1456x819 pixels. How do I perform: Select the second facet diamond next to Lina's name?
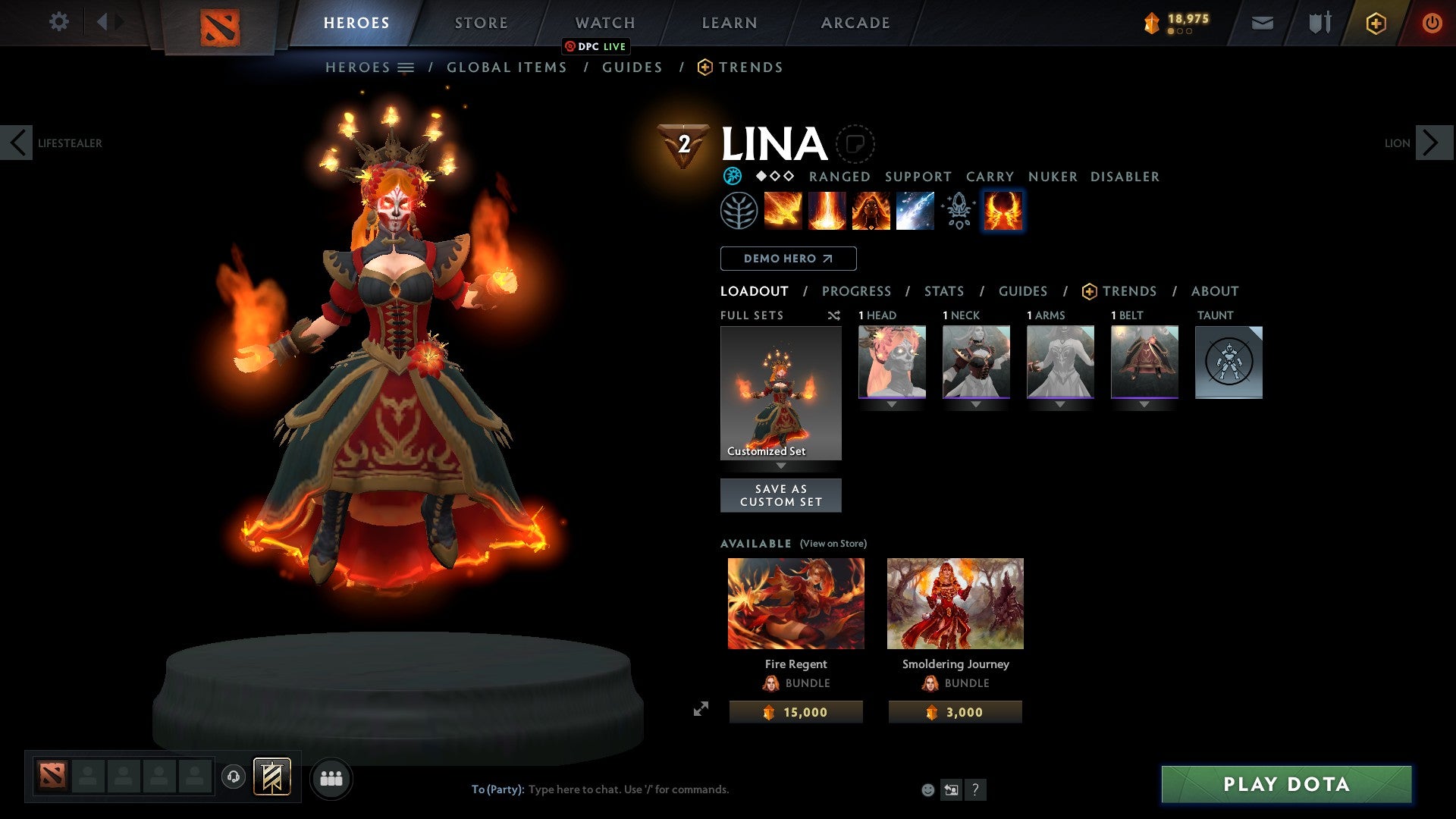tap(775, 177)
